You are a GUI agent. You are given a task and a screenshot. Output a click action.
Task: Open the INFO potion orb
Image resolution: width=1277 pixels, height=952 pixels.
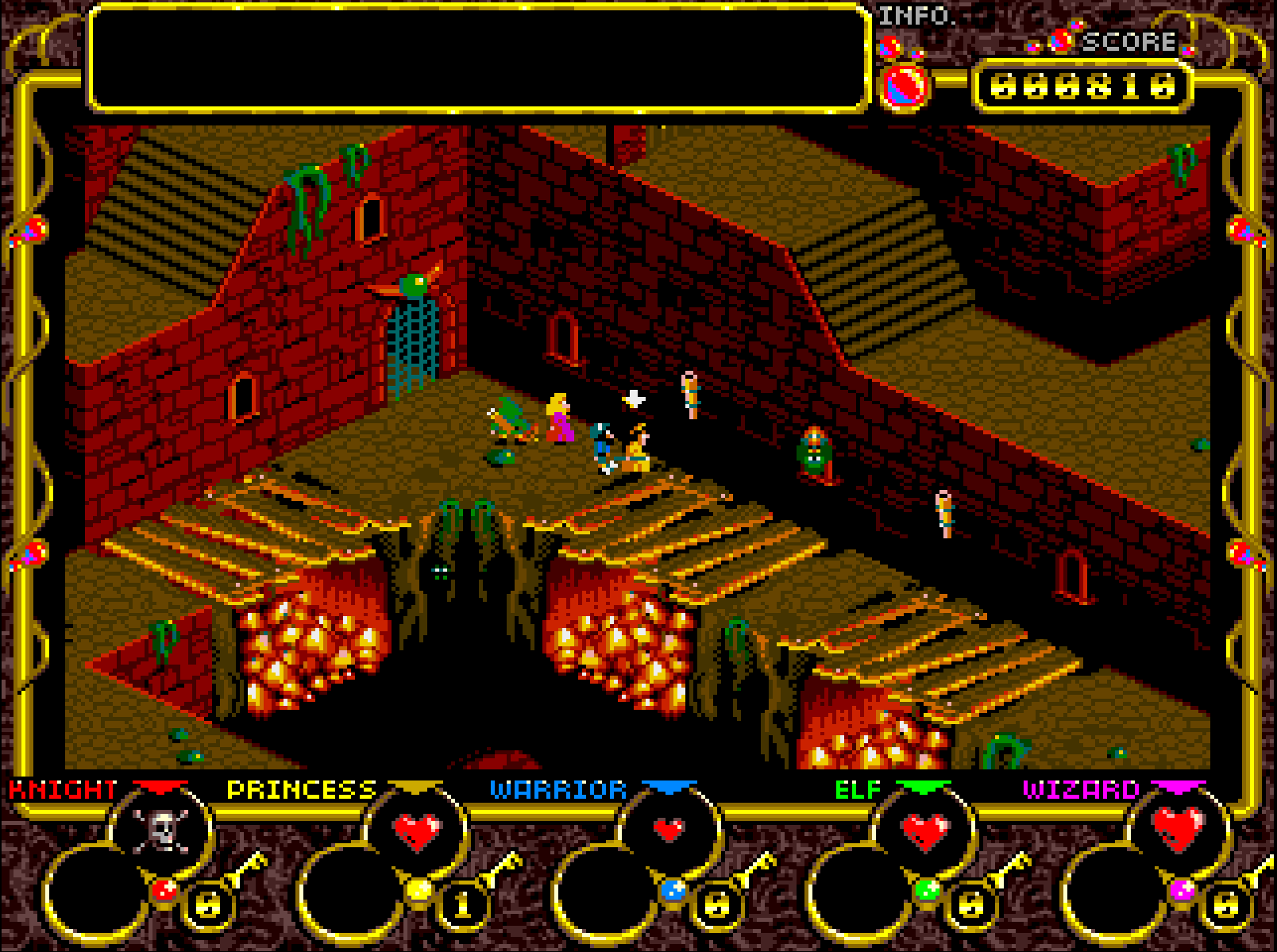904,84
